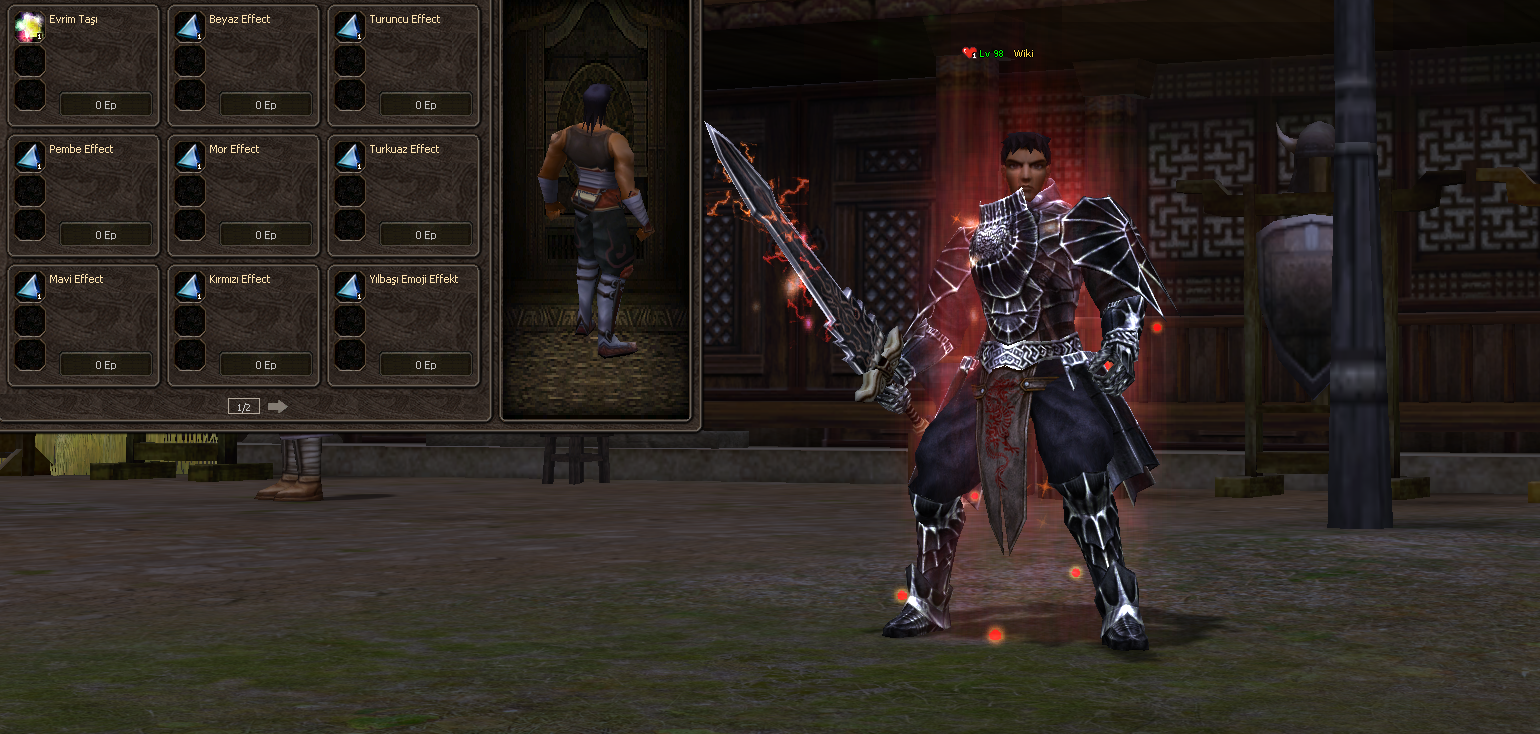Buy Turkuaz Effect with its 0 Ep button
This screenshot has height=734, width=1540.
(x=426, y=235)
